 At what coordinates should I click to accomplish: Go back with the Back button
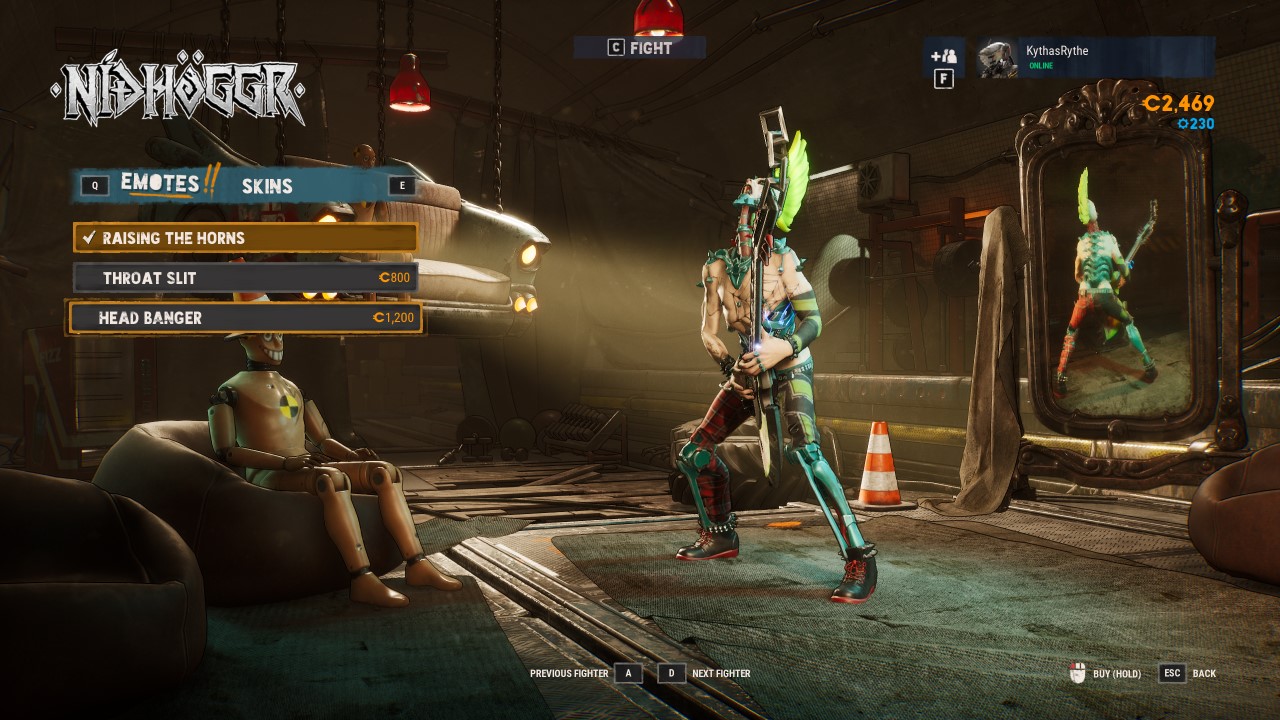(x=1188, y=673)
